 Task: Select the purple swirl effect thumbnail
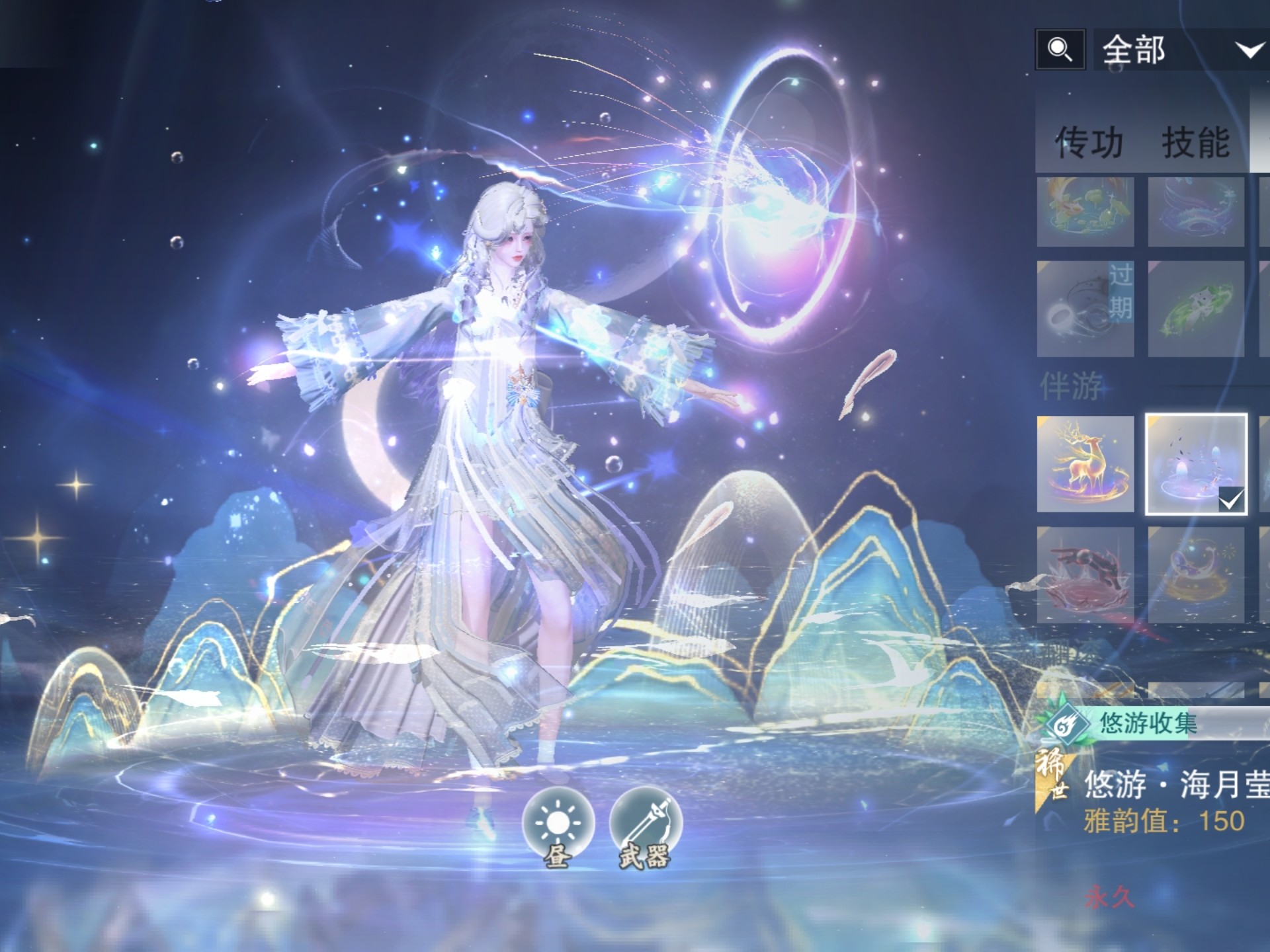pos(1196,212)
